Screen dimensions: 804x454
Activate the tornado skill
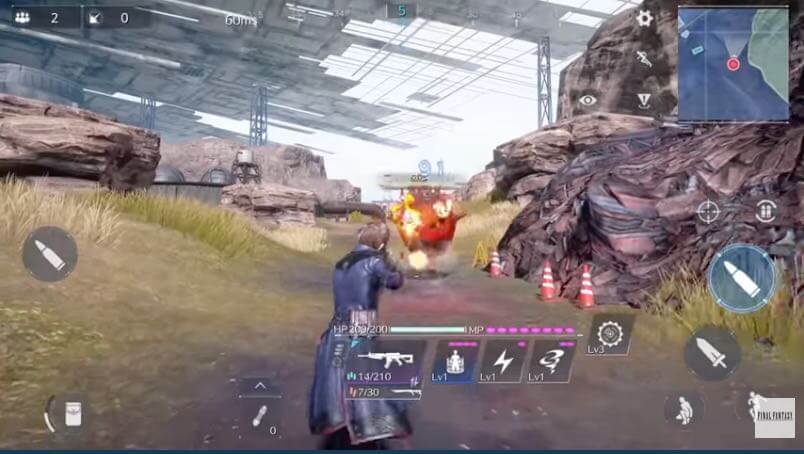point(551,361)
